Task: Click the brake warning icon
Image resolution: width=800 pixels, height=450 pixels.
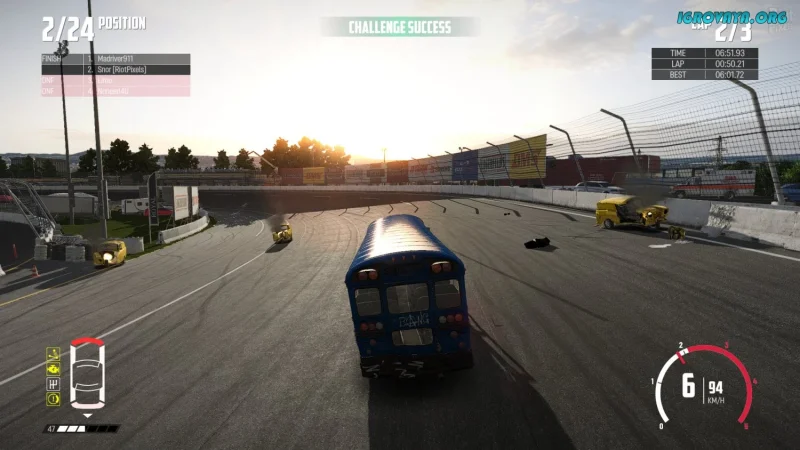Action: coord(53,398)
